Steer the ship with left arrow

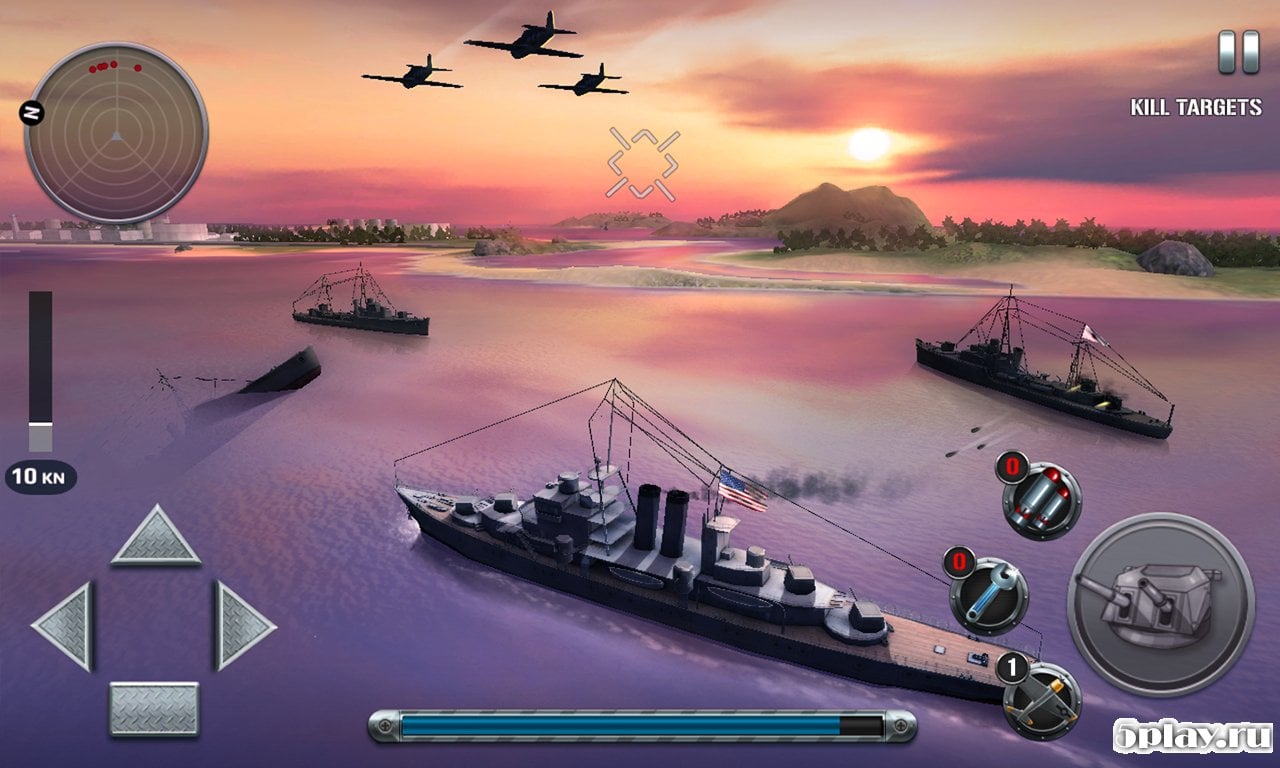pyautogui.click(x=65, y=626)
